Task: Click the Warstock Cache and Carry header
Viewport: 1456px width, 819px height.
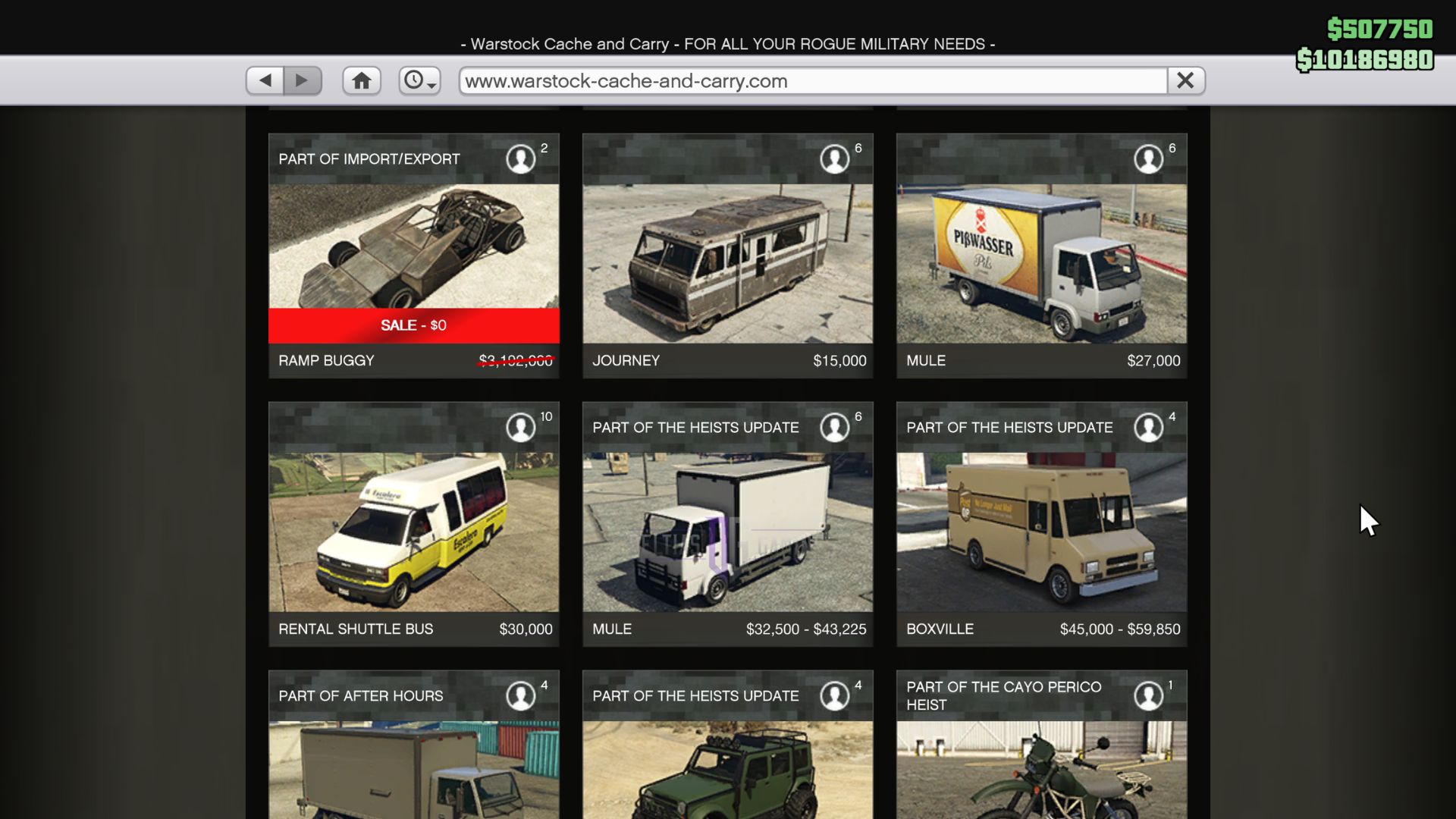Action: [727, 43]
